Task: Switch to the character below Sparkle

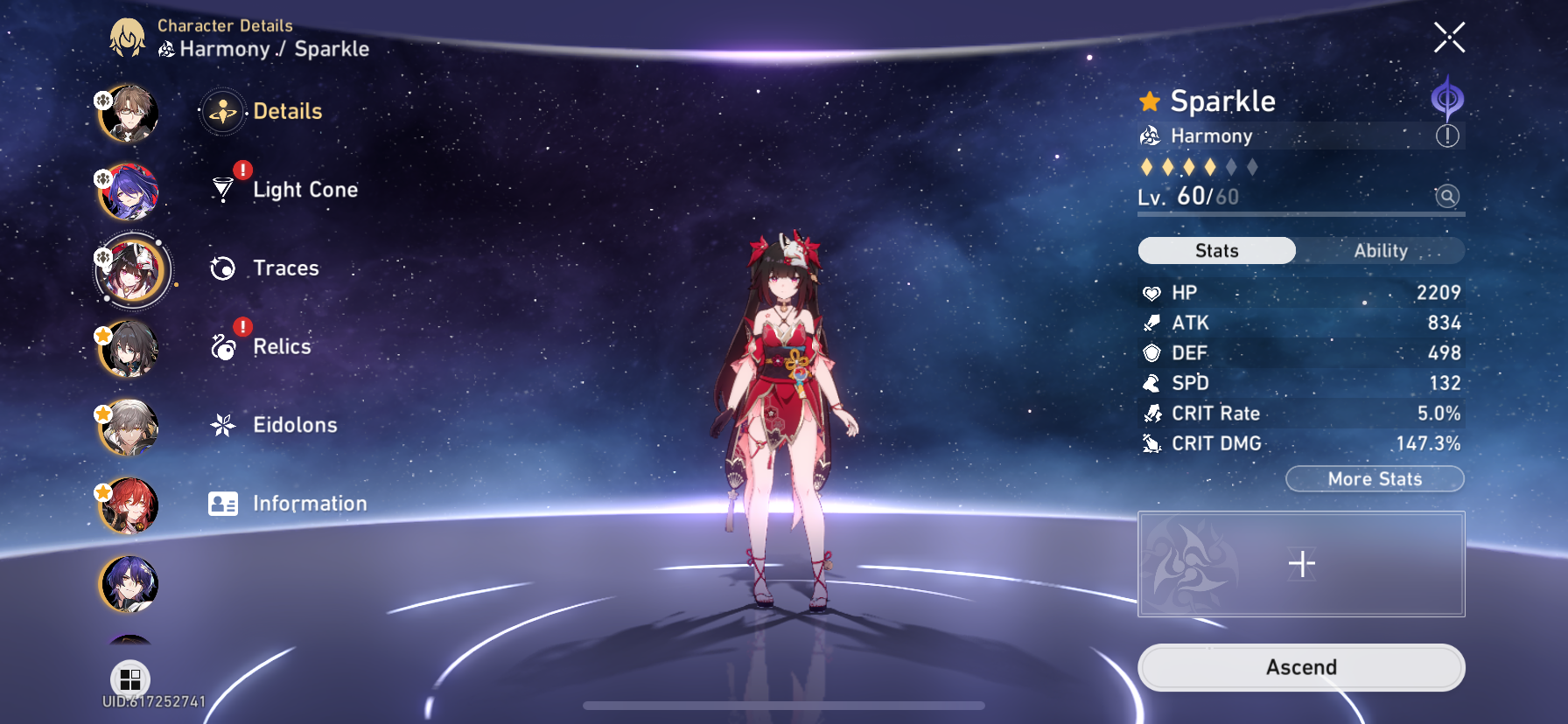Action: [129, 350]
